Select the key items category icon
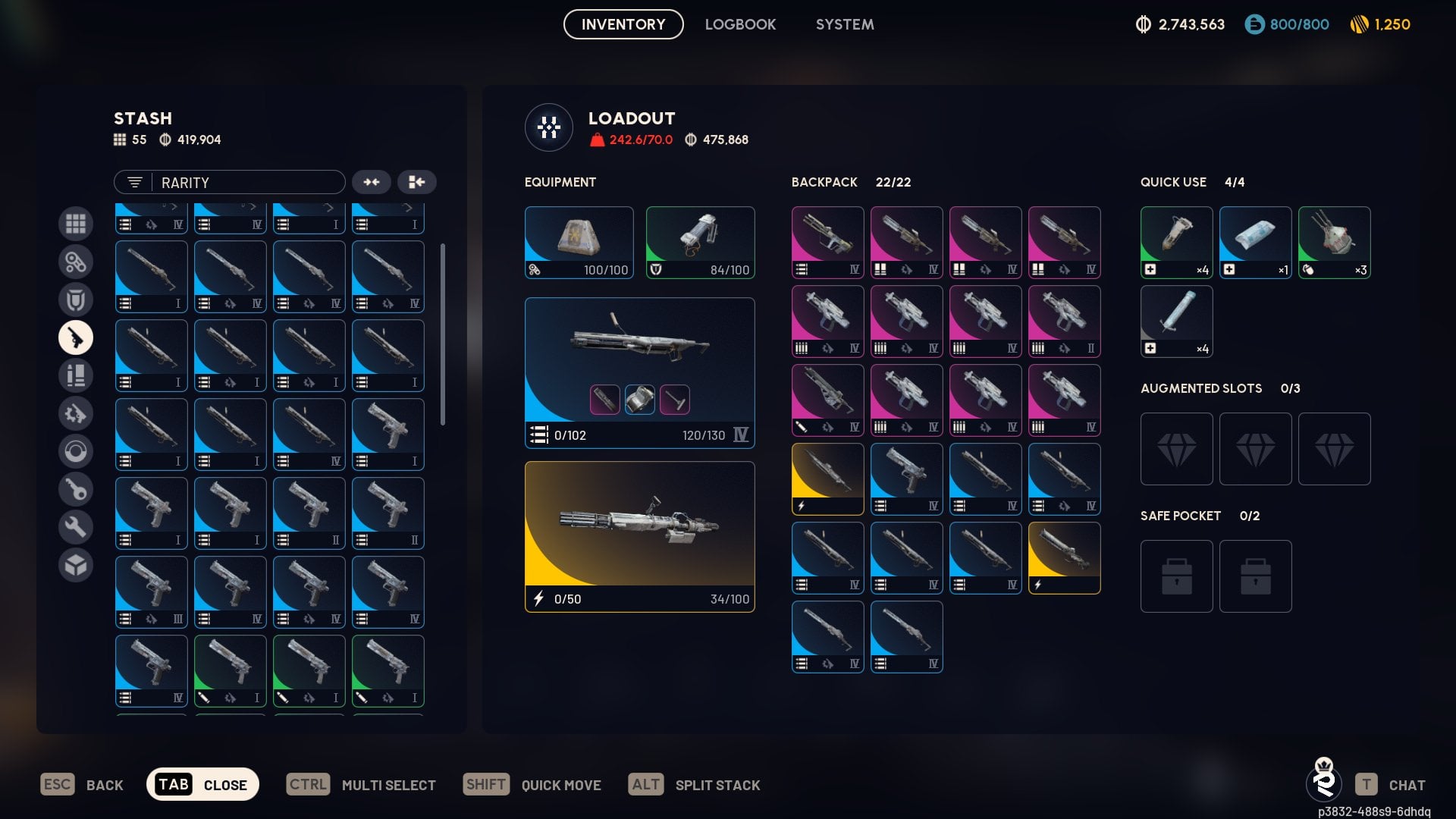The image size is (1456, 819). [x=76, y=489]
